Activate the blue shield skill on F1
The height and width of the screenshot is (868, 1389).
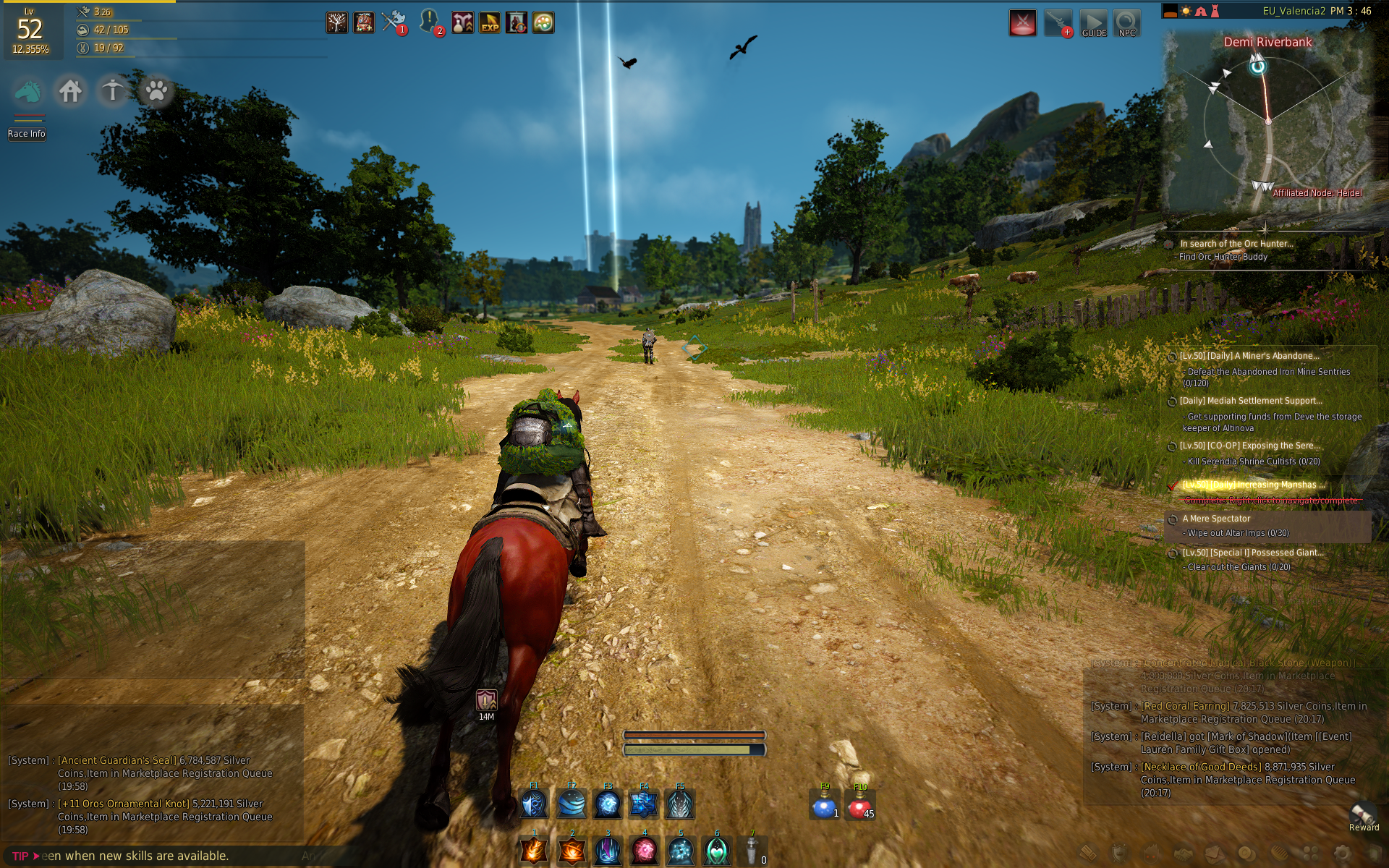(x=535, y=804)
